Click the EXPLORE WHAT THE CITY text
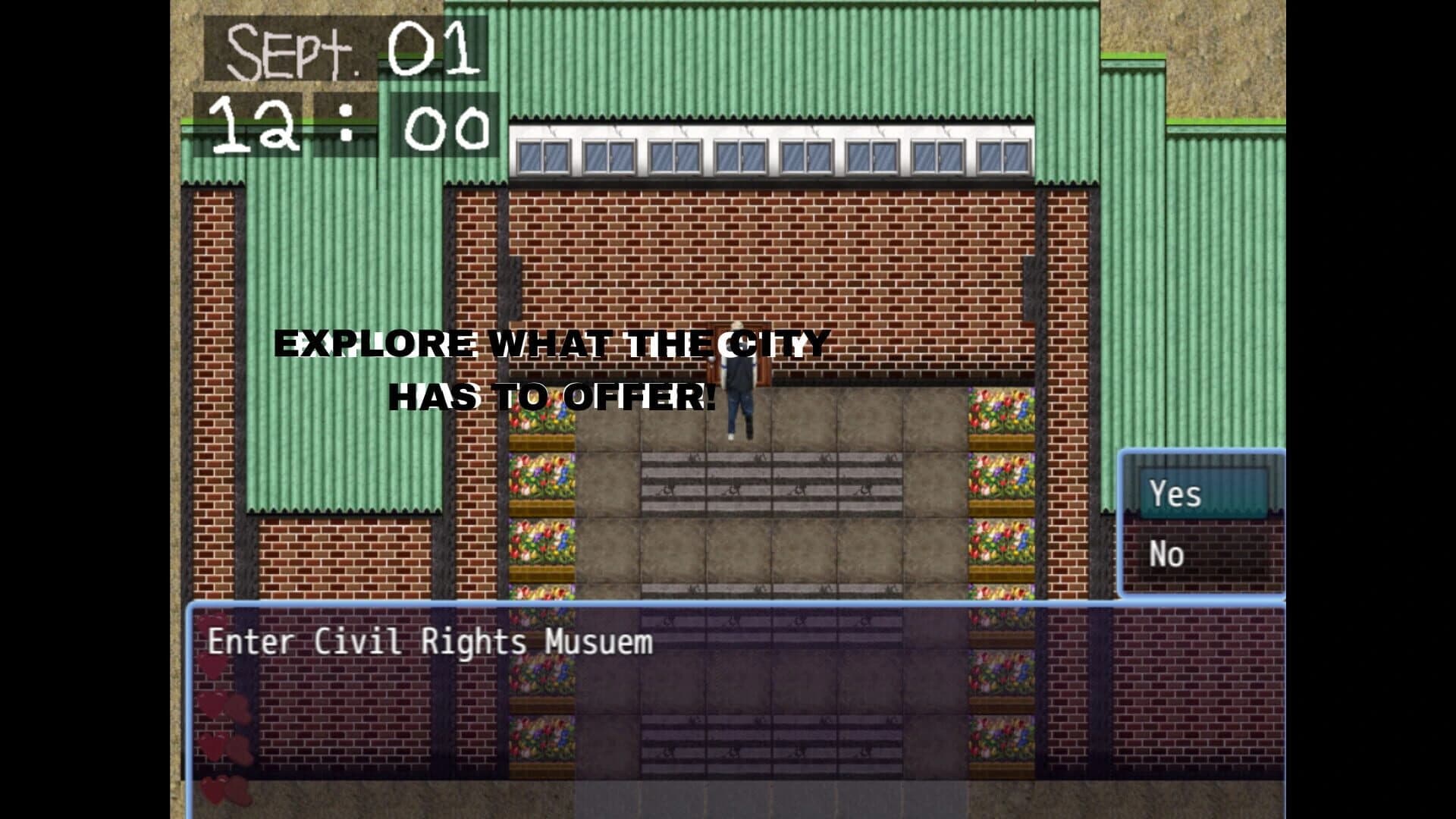 [550, 345]
